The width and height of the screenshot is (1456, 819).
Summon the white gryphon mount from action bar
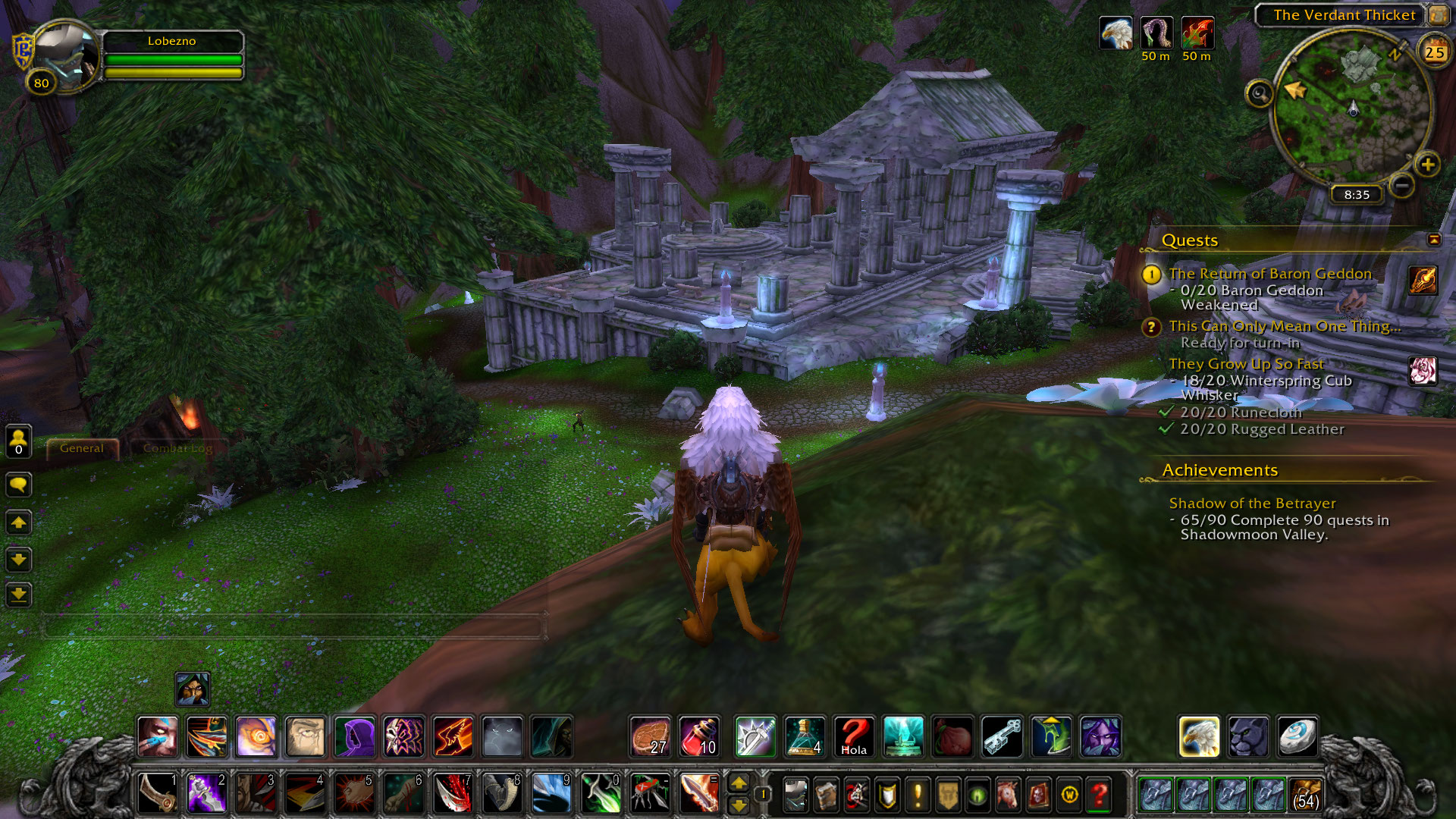click(1199, 736)
